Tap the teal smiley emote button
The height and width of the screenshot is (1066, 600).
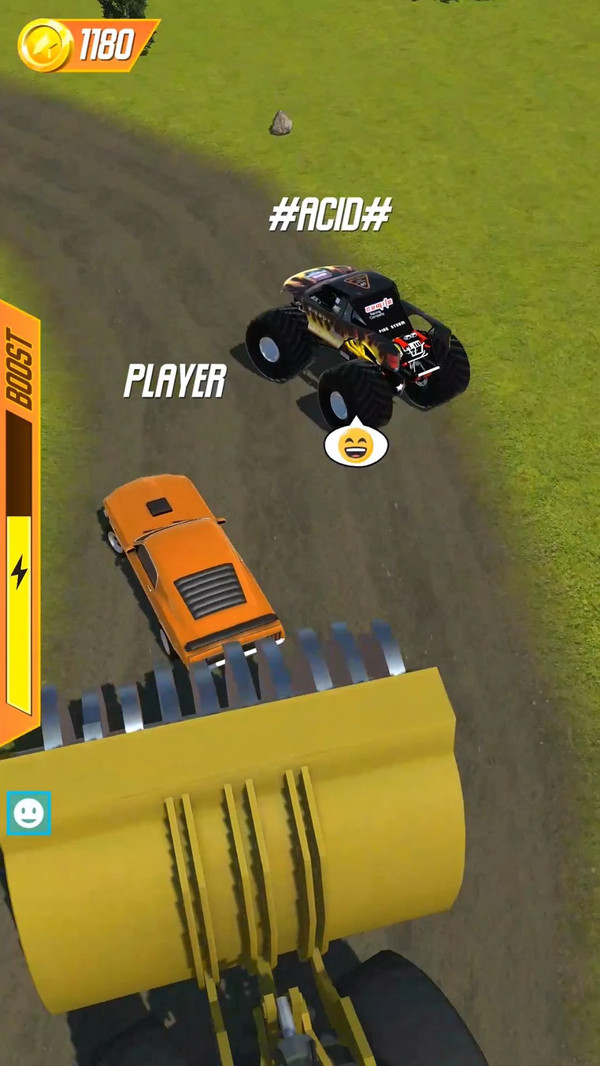point(28,813)
